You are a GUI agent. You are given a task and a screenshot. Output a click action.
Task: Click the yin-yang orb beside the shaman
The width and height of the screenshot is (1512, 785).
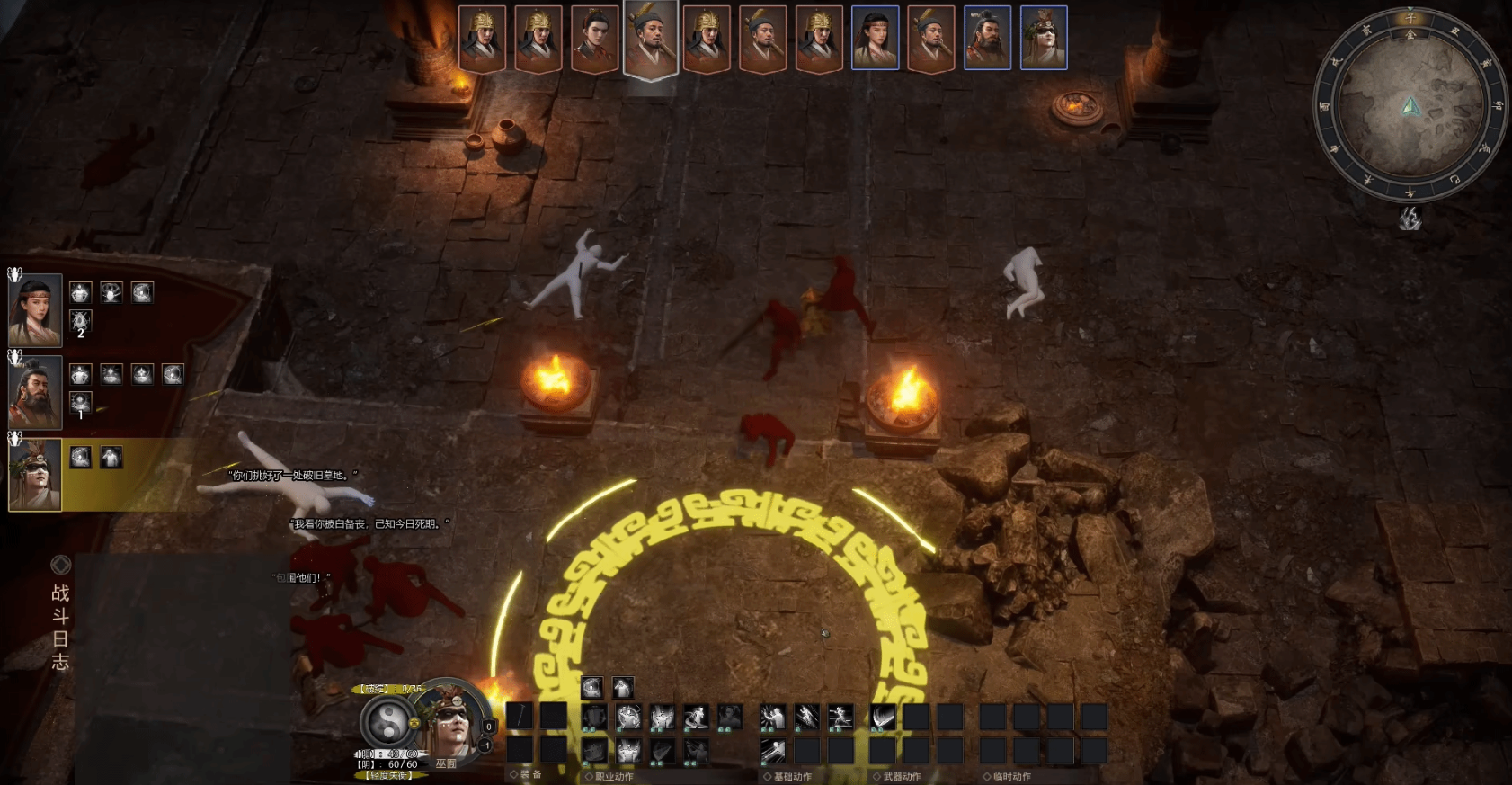(x=389, y=721)
